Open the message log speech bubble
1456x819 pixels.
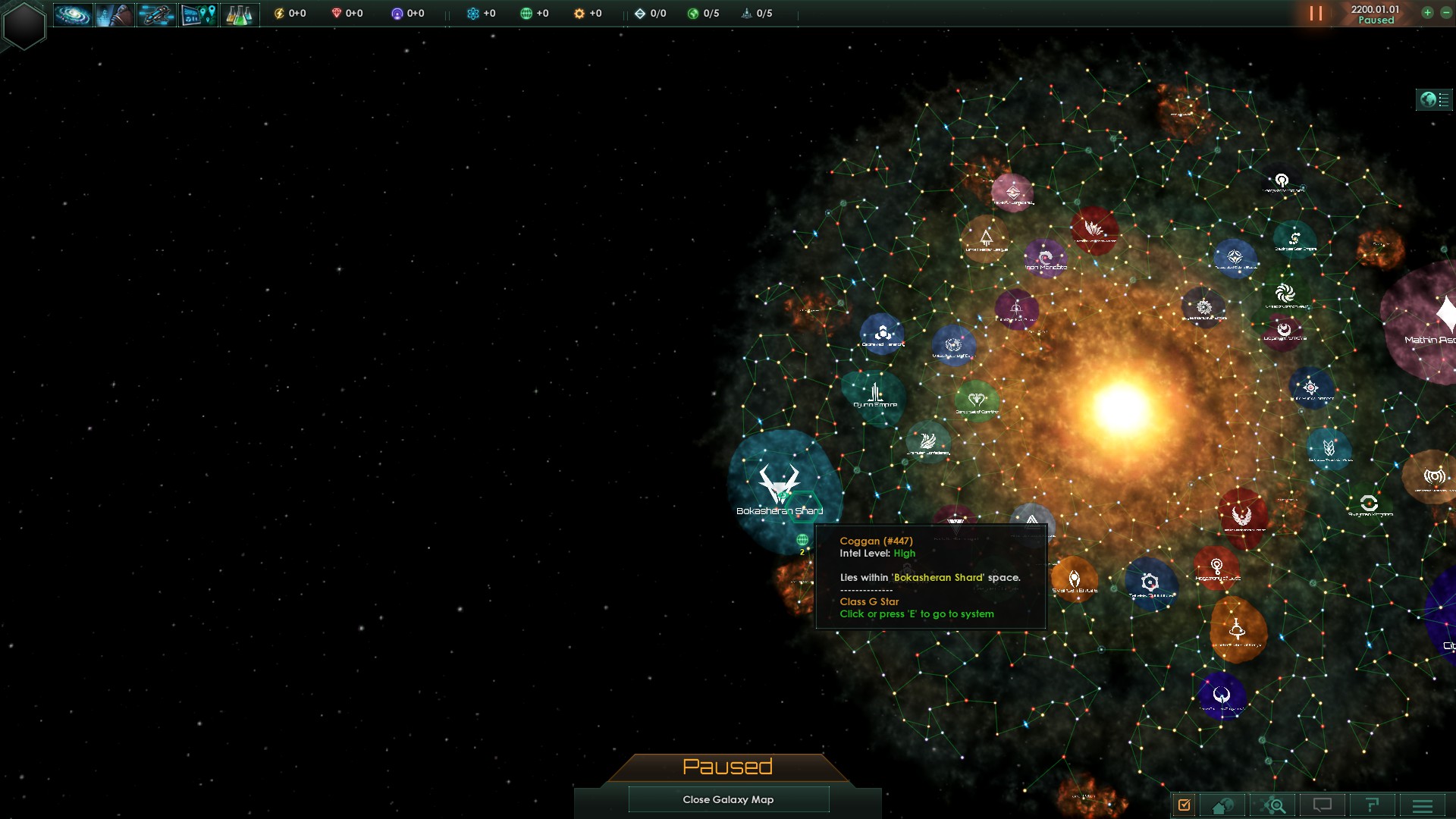tap(1323, 805)
